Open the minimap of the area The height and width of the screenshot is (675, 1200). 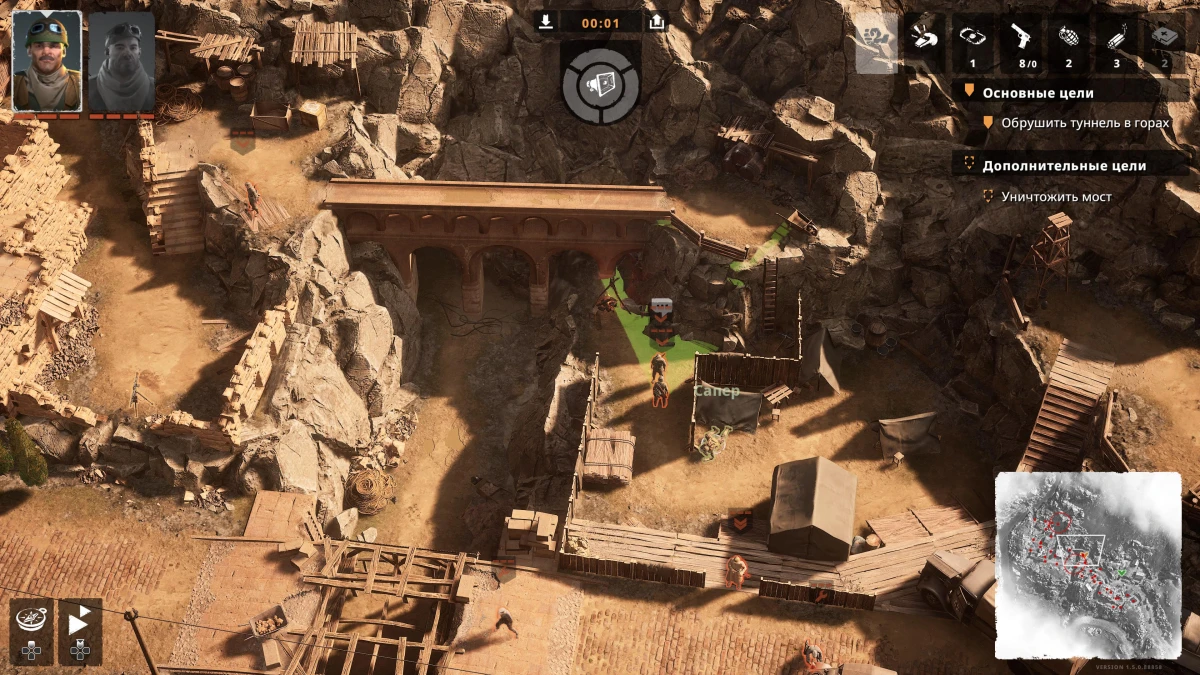coord(1088,563)
